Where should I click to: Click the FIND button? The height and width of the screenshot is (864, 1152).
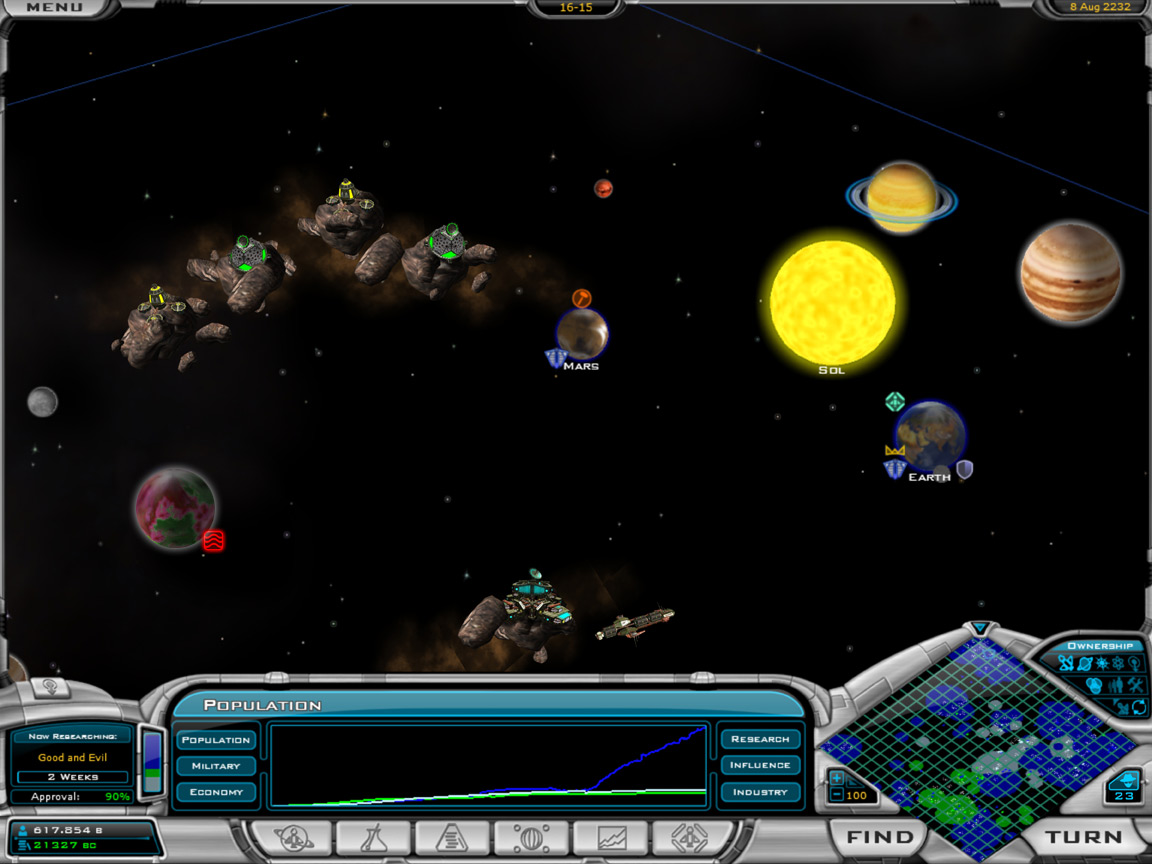[880, 837]
